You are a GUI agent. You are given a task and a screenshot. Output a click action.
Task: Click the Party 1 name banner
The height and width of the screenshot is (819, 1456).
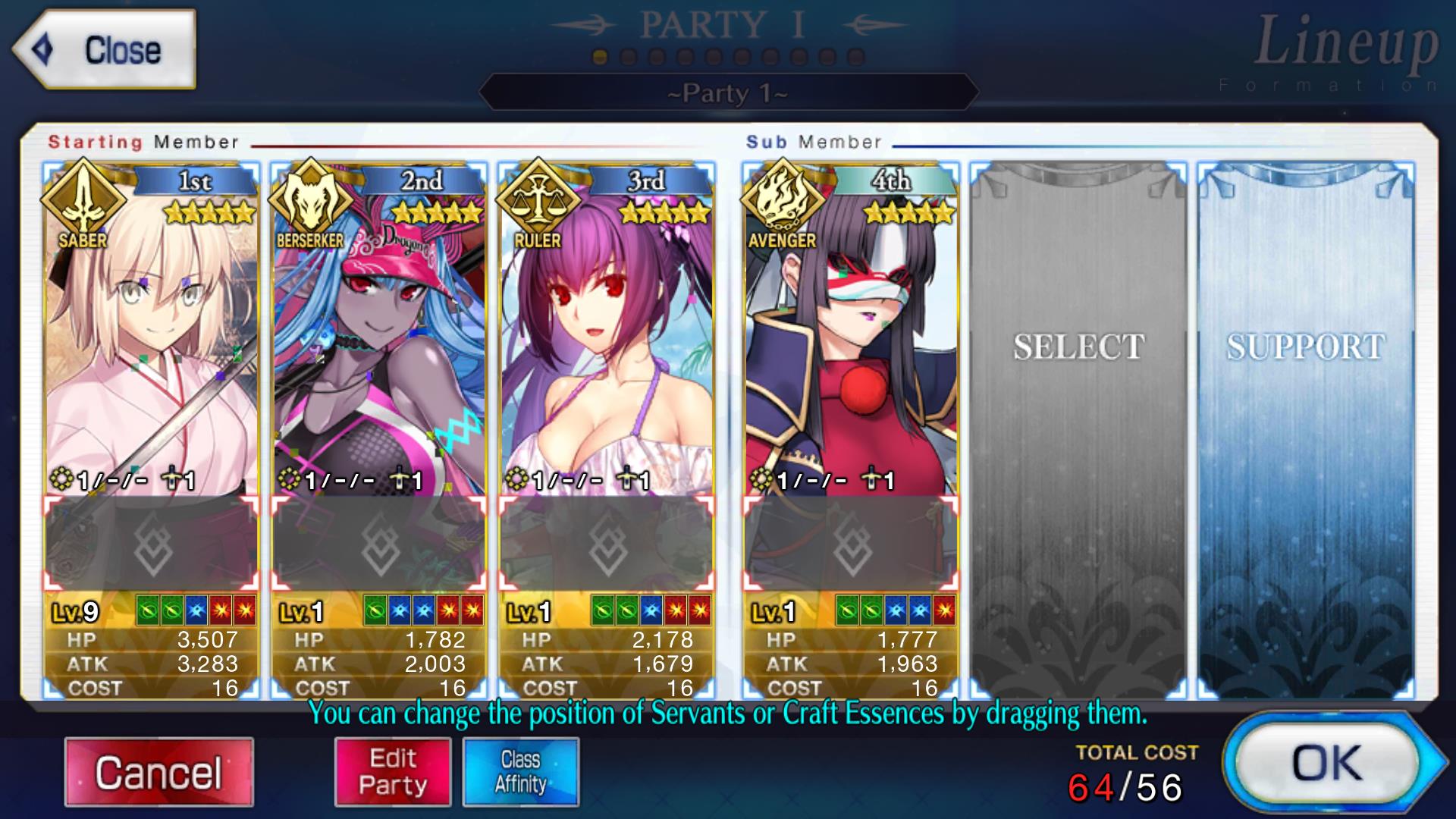click(728, 93)
